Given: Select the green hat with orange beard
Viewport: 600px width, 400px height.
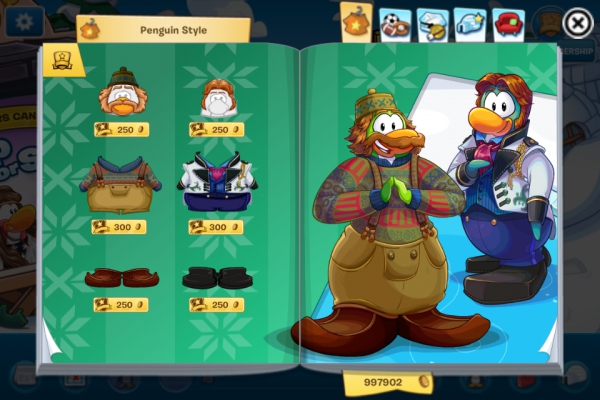Looking at the screenshot, I should tap(121, 93).
